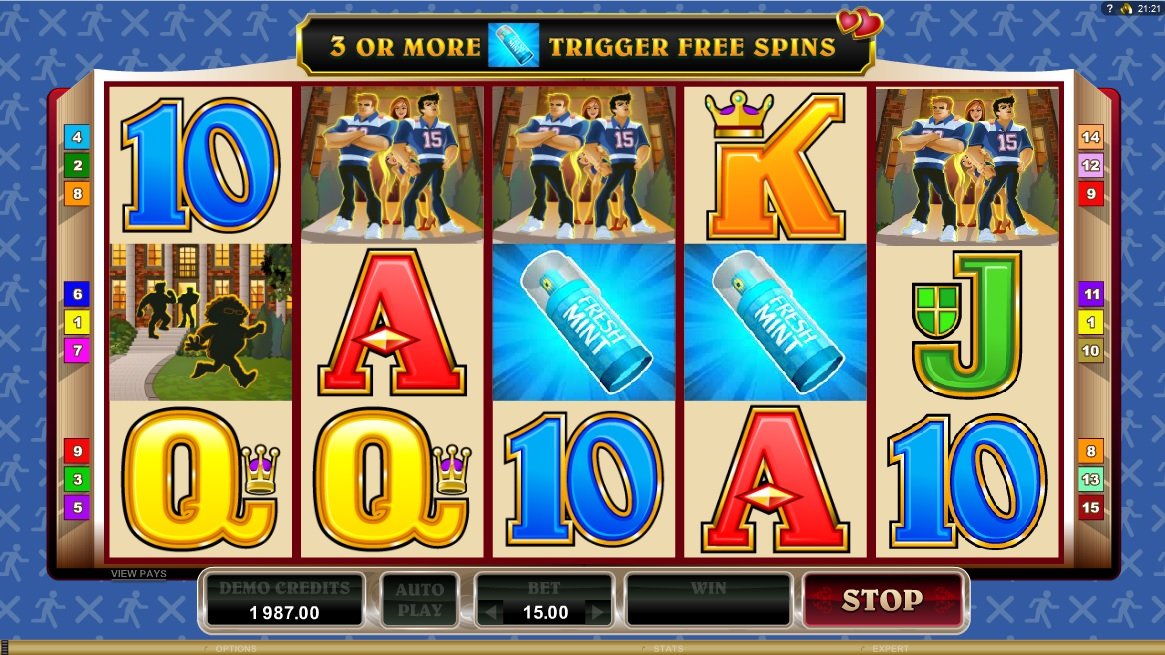Highlight the purple payline 11 marker
This screenshot has height=655, width=1165.
pyautogui.click(x=1090, y=294)
